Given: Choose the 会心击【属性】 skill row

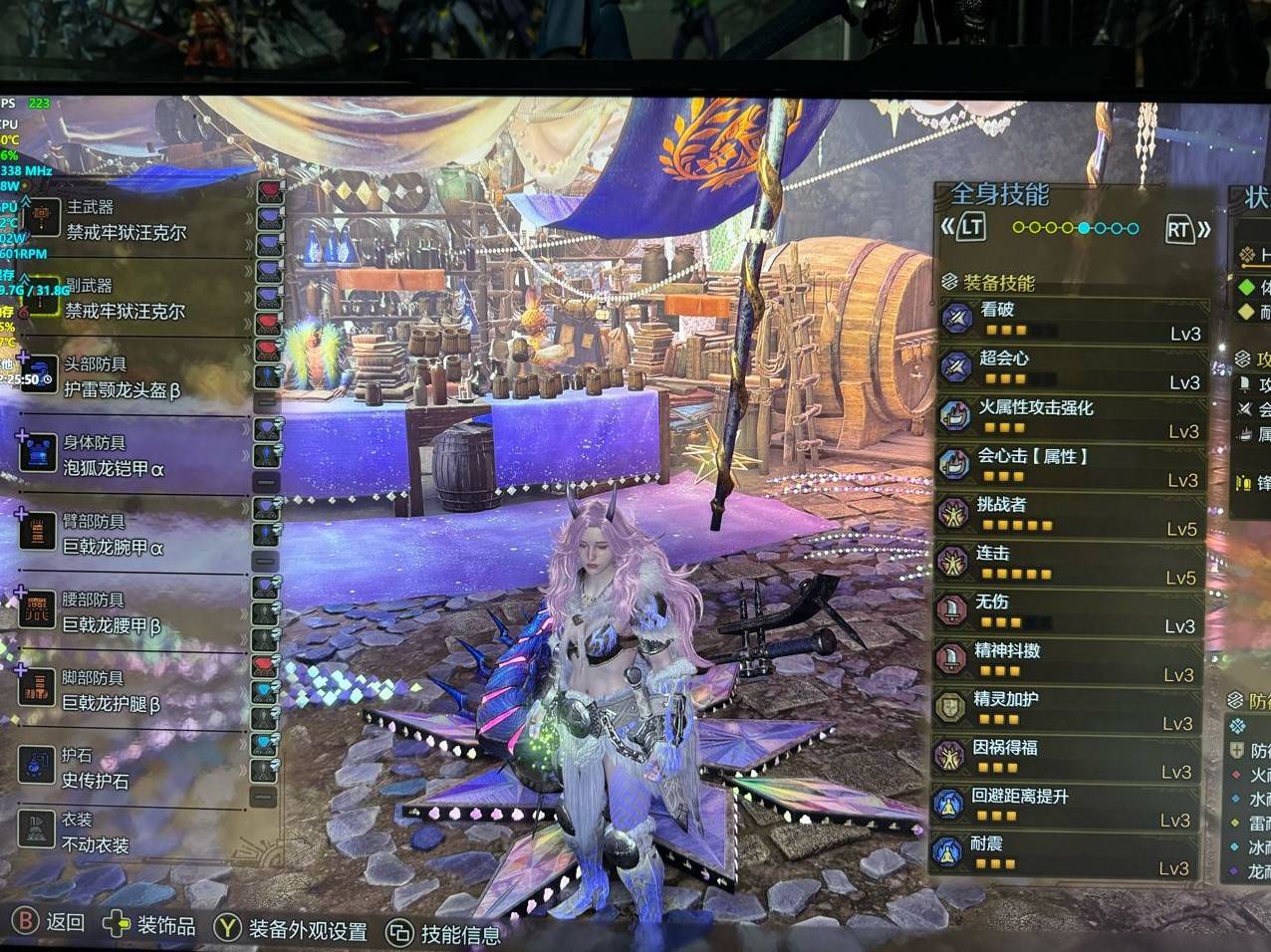Looking at the screenshot, I should pyautogui.click(x=1071, y=467).
